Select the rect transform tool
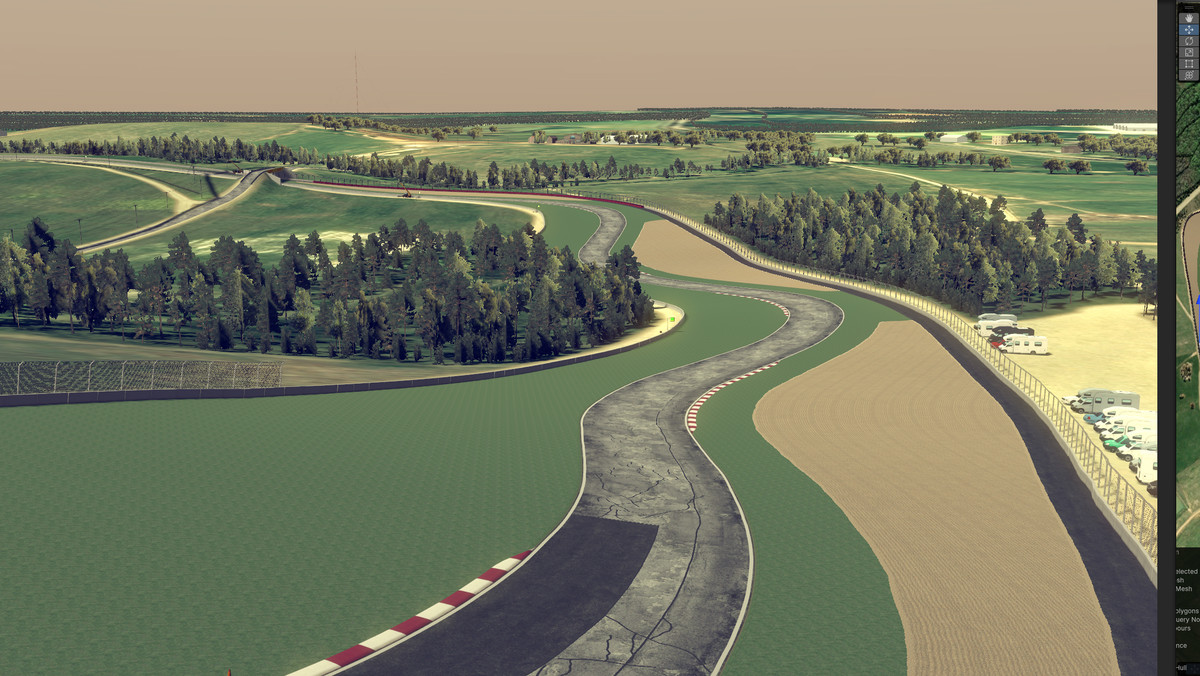The width and height of the screenshot is (1200, 676). 1189,63
